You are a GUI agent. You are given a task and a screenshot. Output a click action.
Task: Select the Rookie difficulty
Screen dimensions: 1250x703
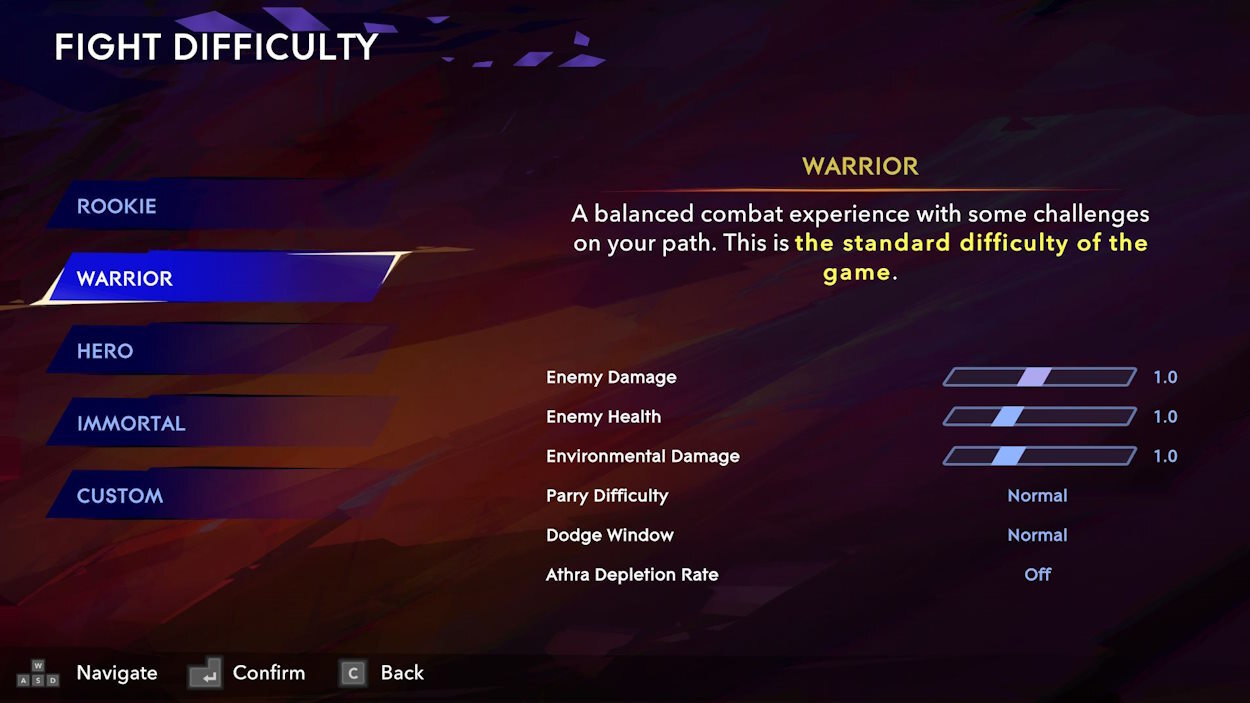(x=200, y=206)
